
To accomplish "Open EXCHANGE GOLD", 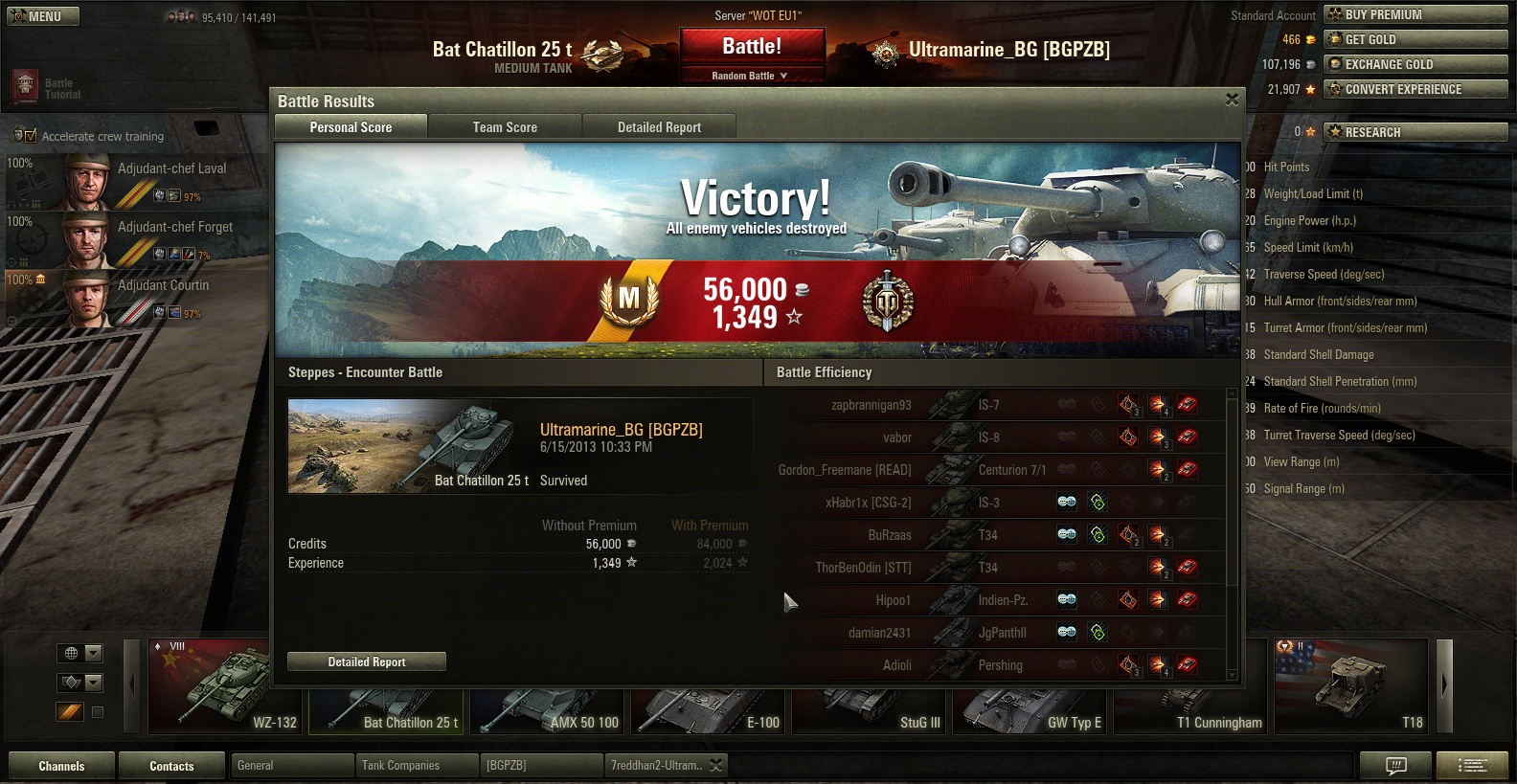I will coord(1415,64).
